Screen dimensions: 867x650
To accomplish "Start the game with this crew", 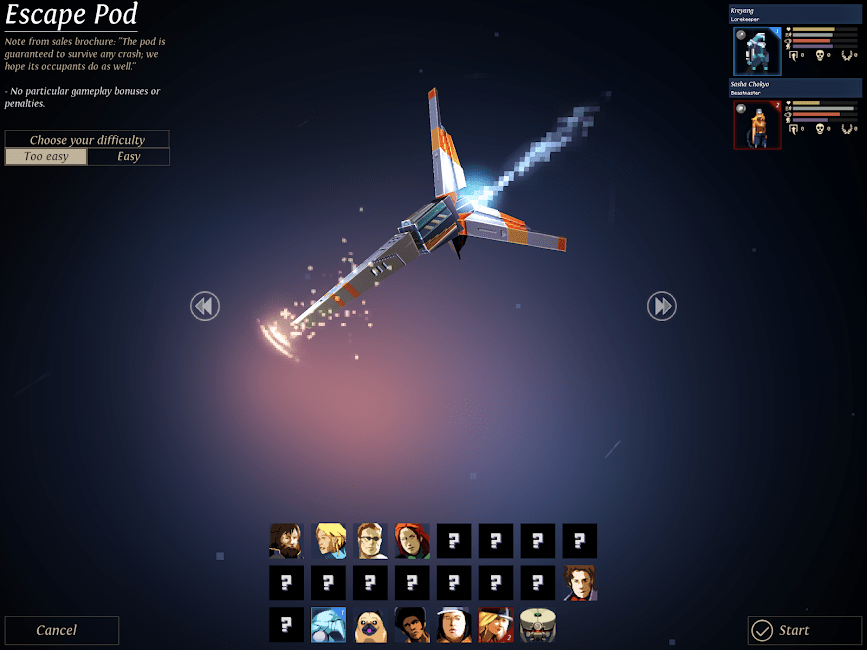I will tap(804, 630).
